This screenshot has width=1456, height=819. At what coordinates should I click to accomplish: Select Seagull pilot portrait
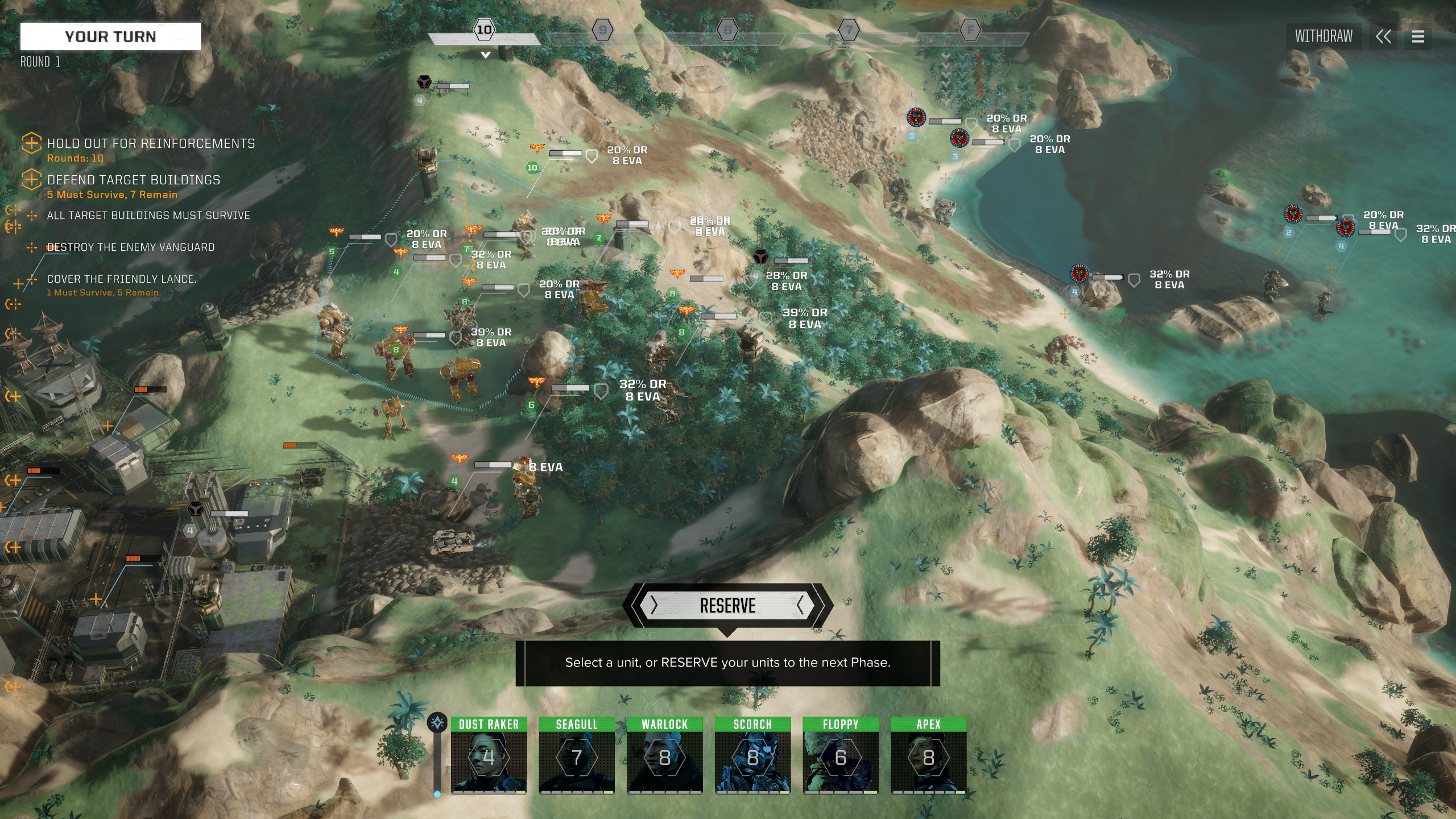[x=577, y=755]
